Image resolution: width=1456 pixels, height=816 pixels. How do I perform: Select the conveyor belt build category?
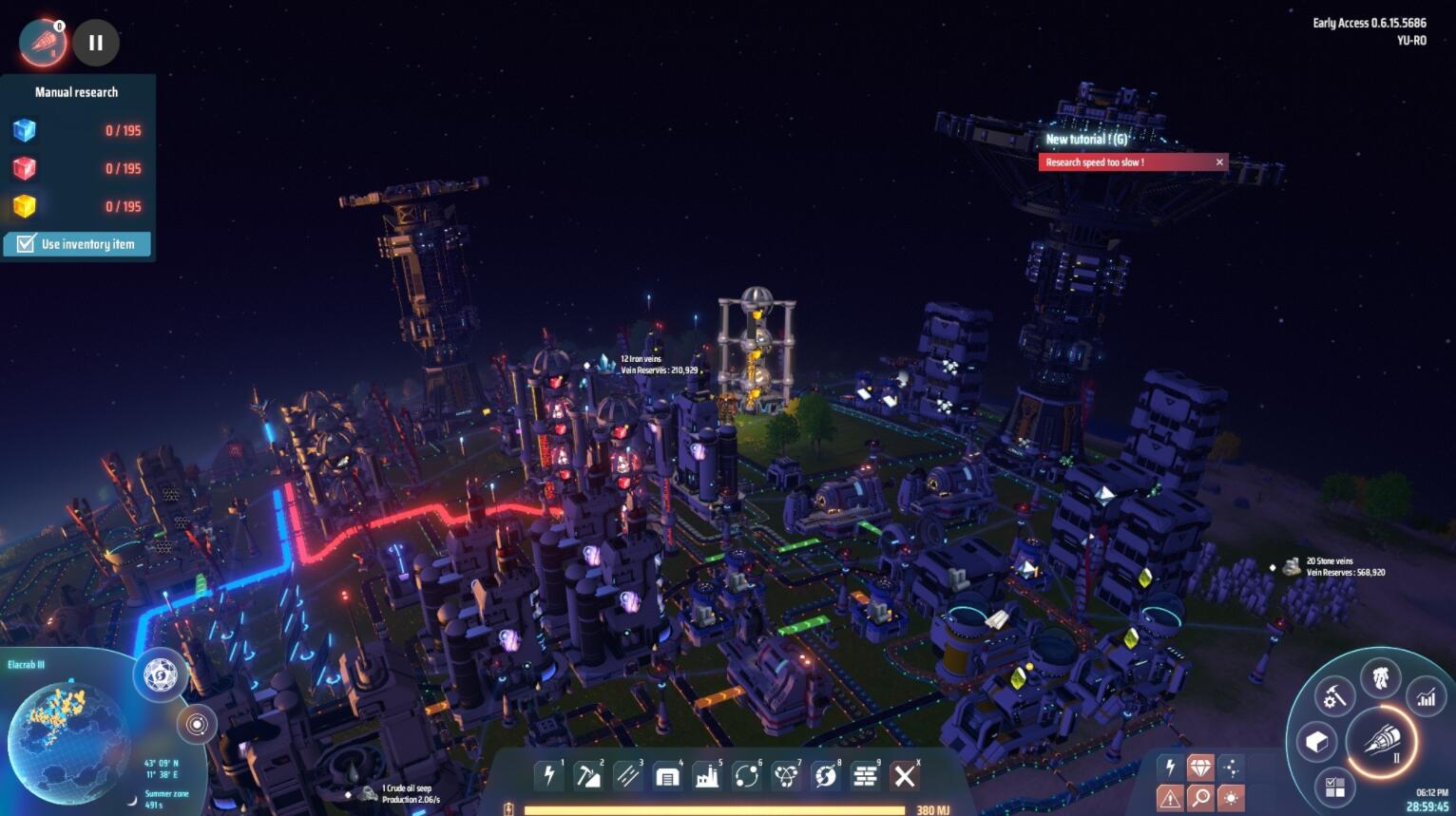click(x=627, y=776)
